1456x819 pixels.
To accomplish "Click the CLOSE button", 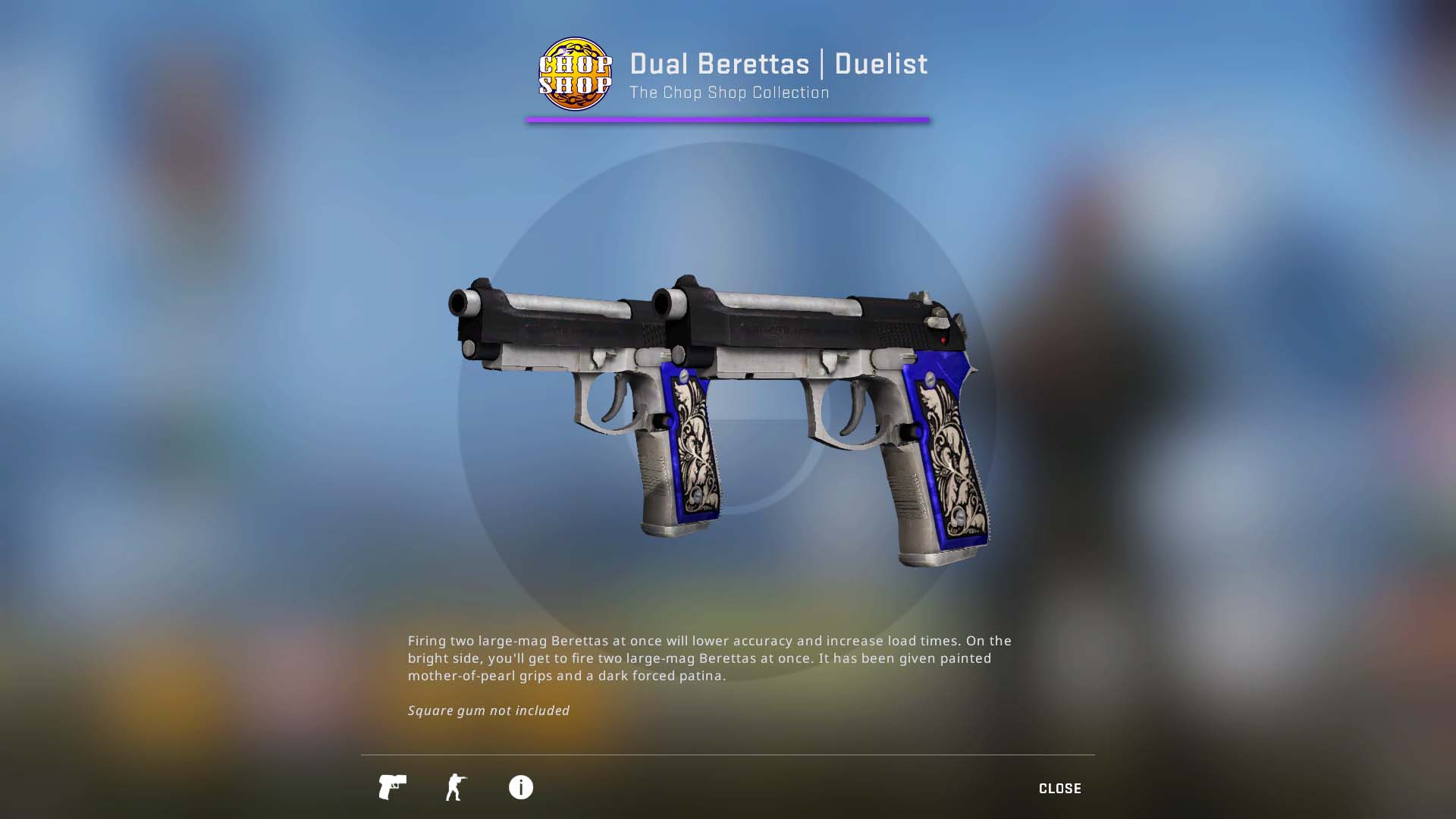I will coord(1060,788).
